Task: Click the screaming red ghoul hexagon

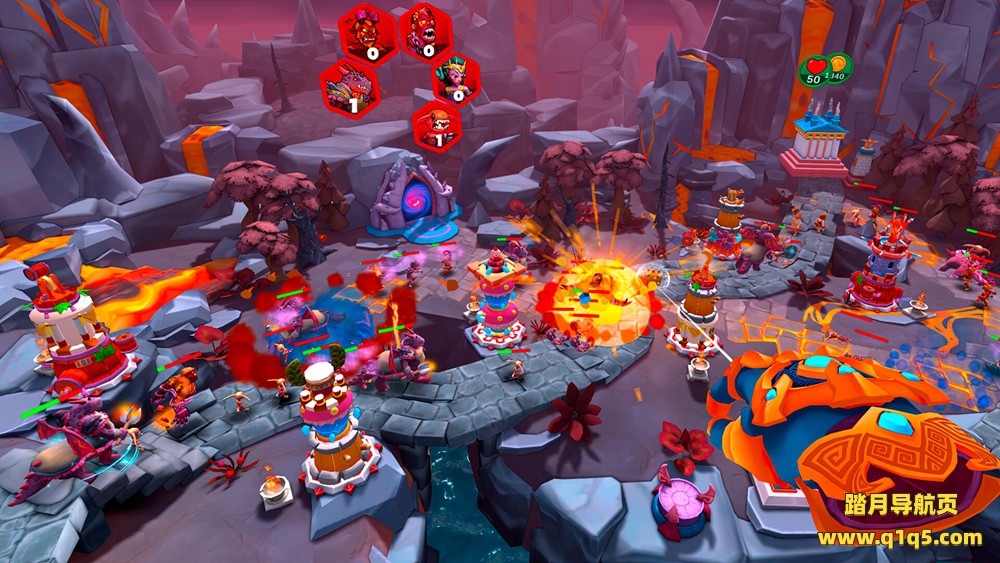Action: [426, 31]
